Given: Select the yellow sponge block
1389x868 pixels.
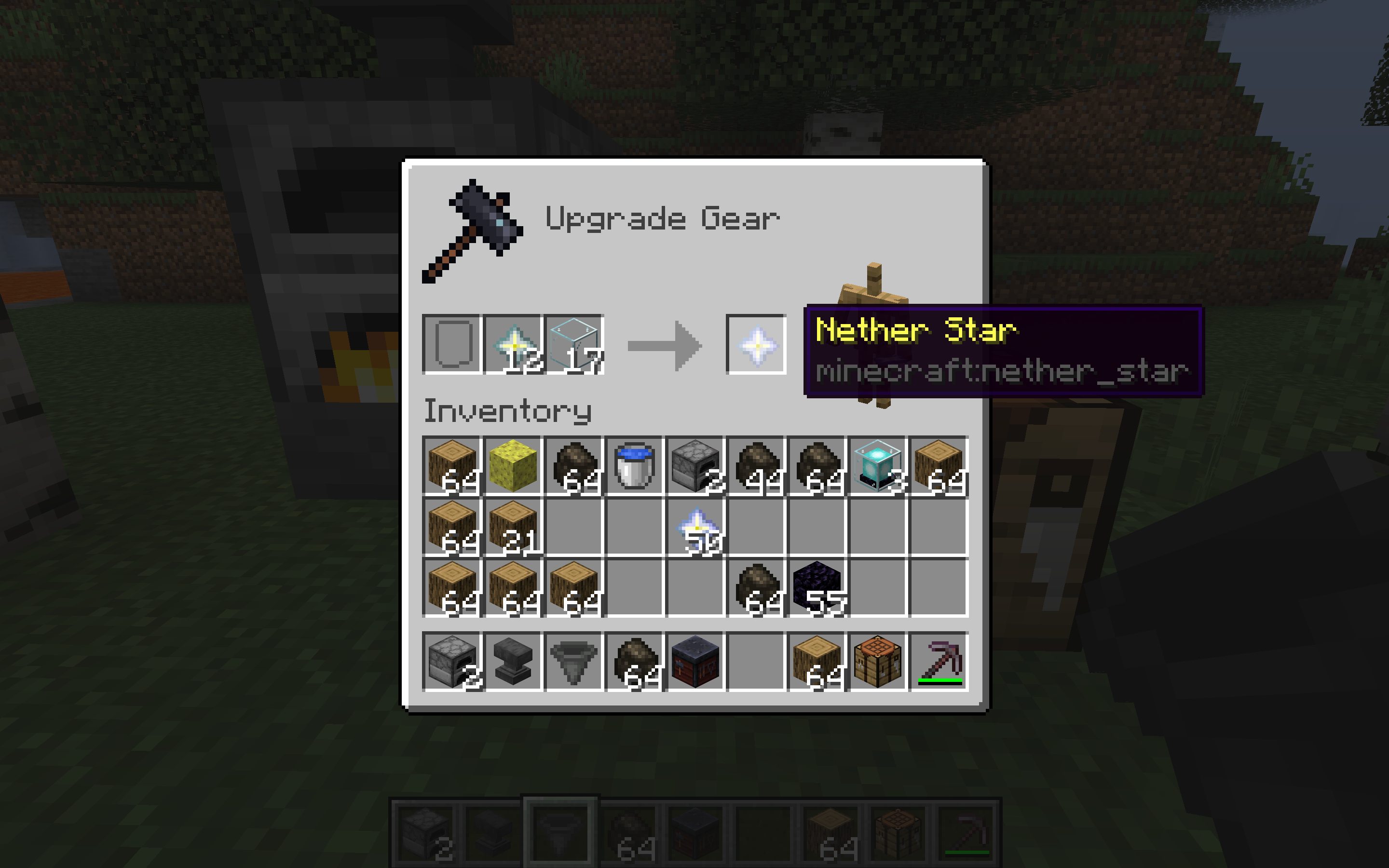Looking at the screenshot, I should tap(513, 465).
